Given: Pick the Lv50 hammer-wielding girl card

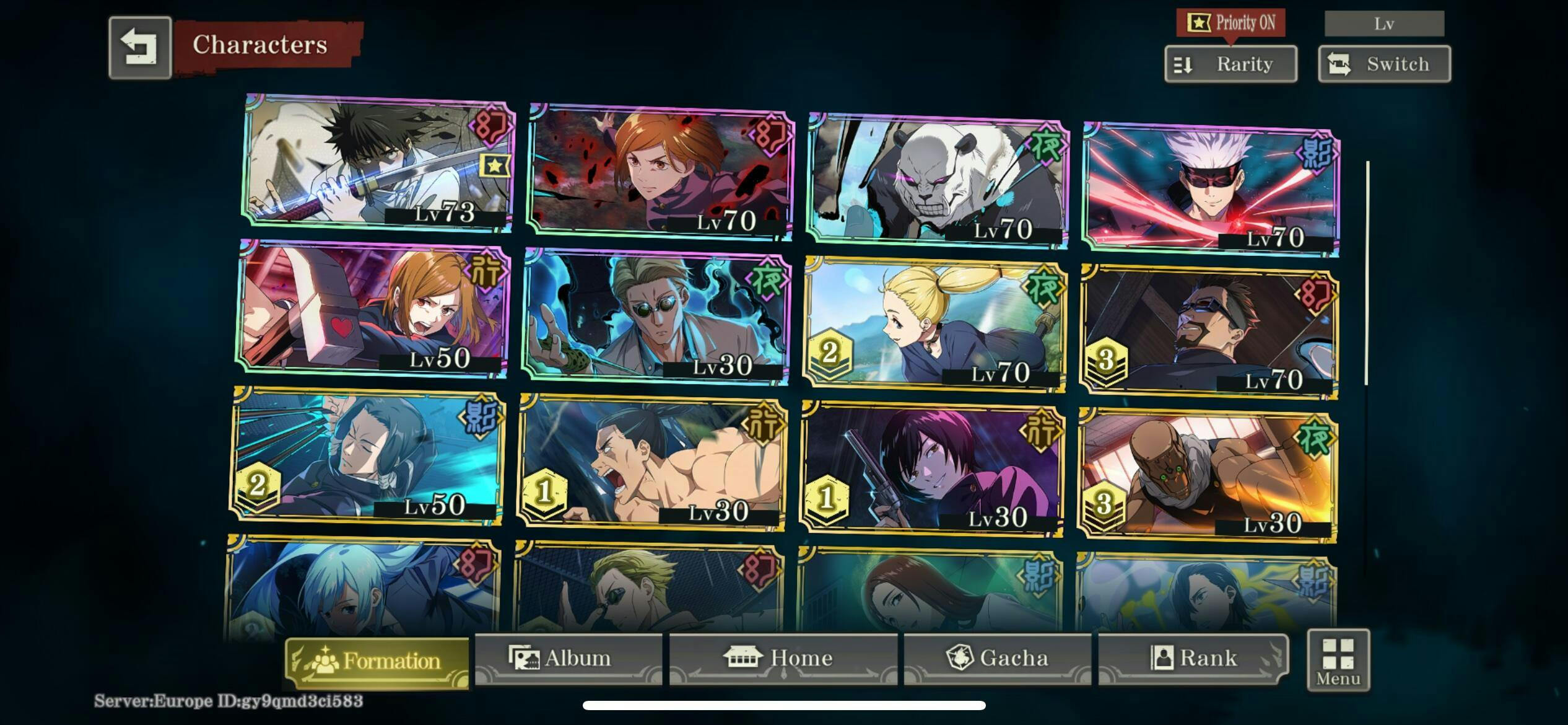Looking at the screenshot, I should click(x=373, y=309).
